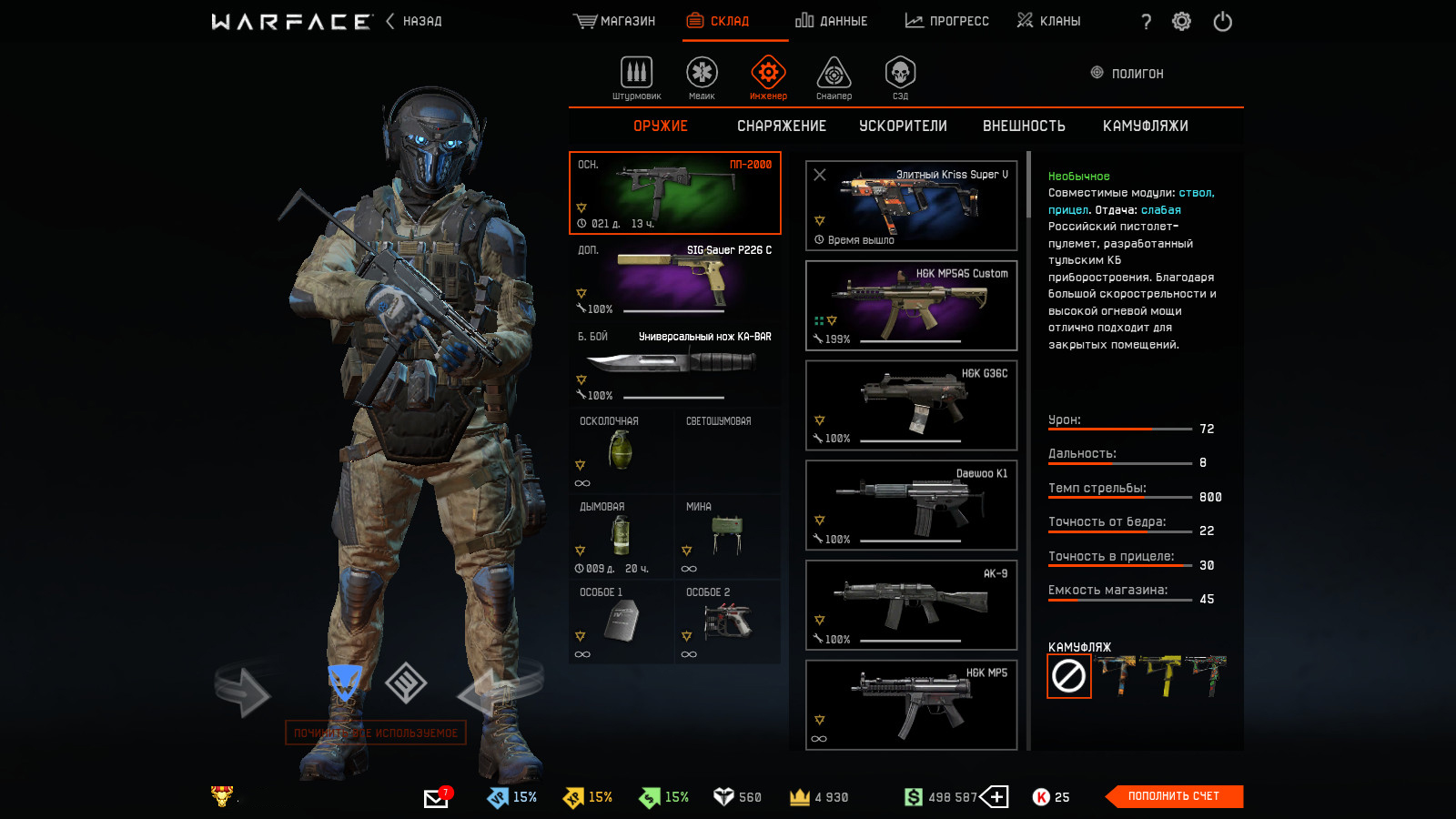
Task: Show the Ускорители category
Action: (903, 126)
